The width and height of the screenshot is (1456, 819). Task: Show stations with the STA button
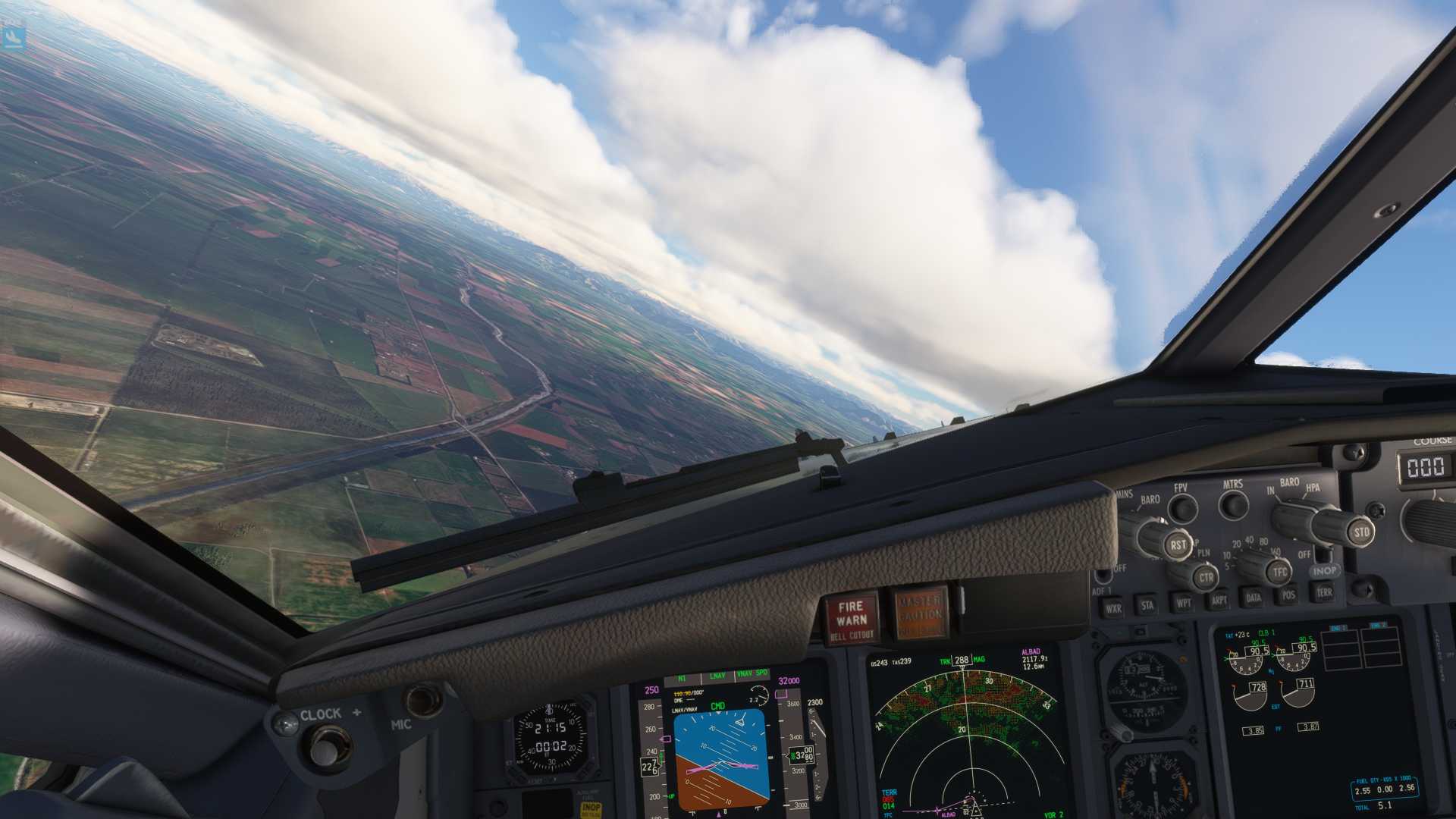coord(1147,605)
